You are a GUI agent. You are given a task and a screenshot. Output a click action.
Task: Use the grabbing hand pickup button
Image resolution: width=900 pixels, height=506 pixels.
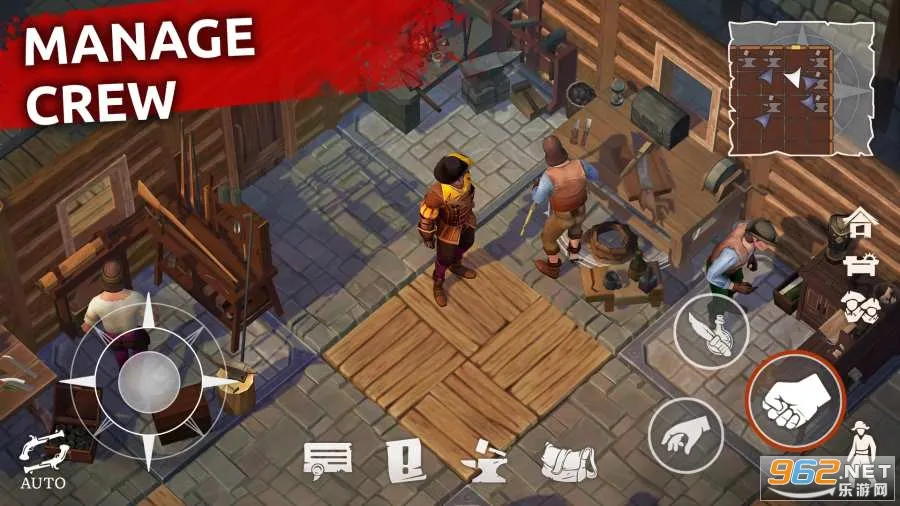686,434
